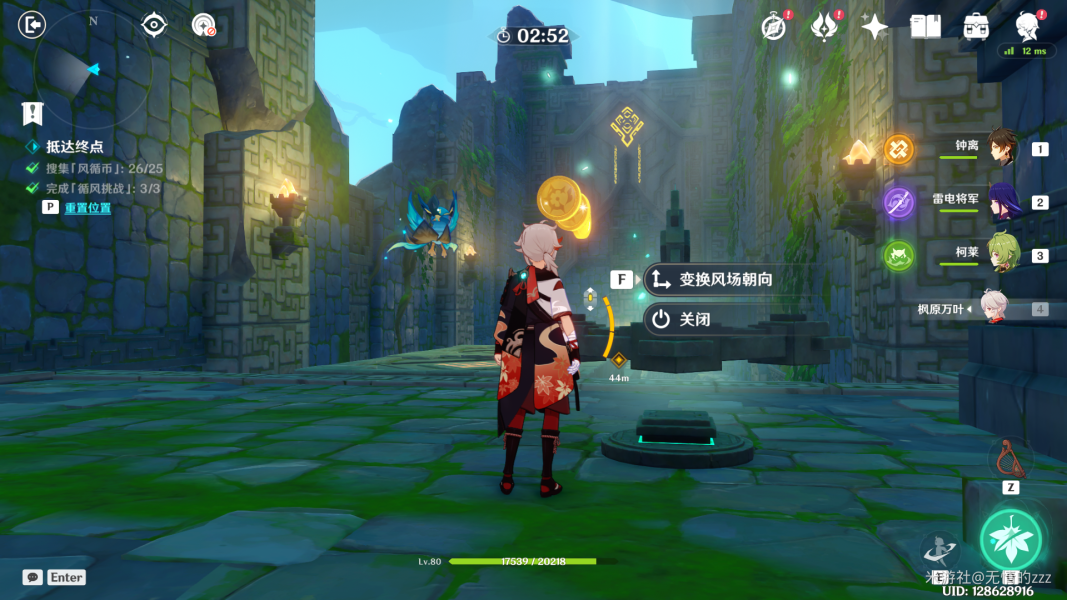Activate the green leaf elemental skill
This screenshot has width=1067, height=600.
click(1010, 540)
